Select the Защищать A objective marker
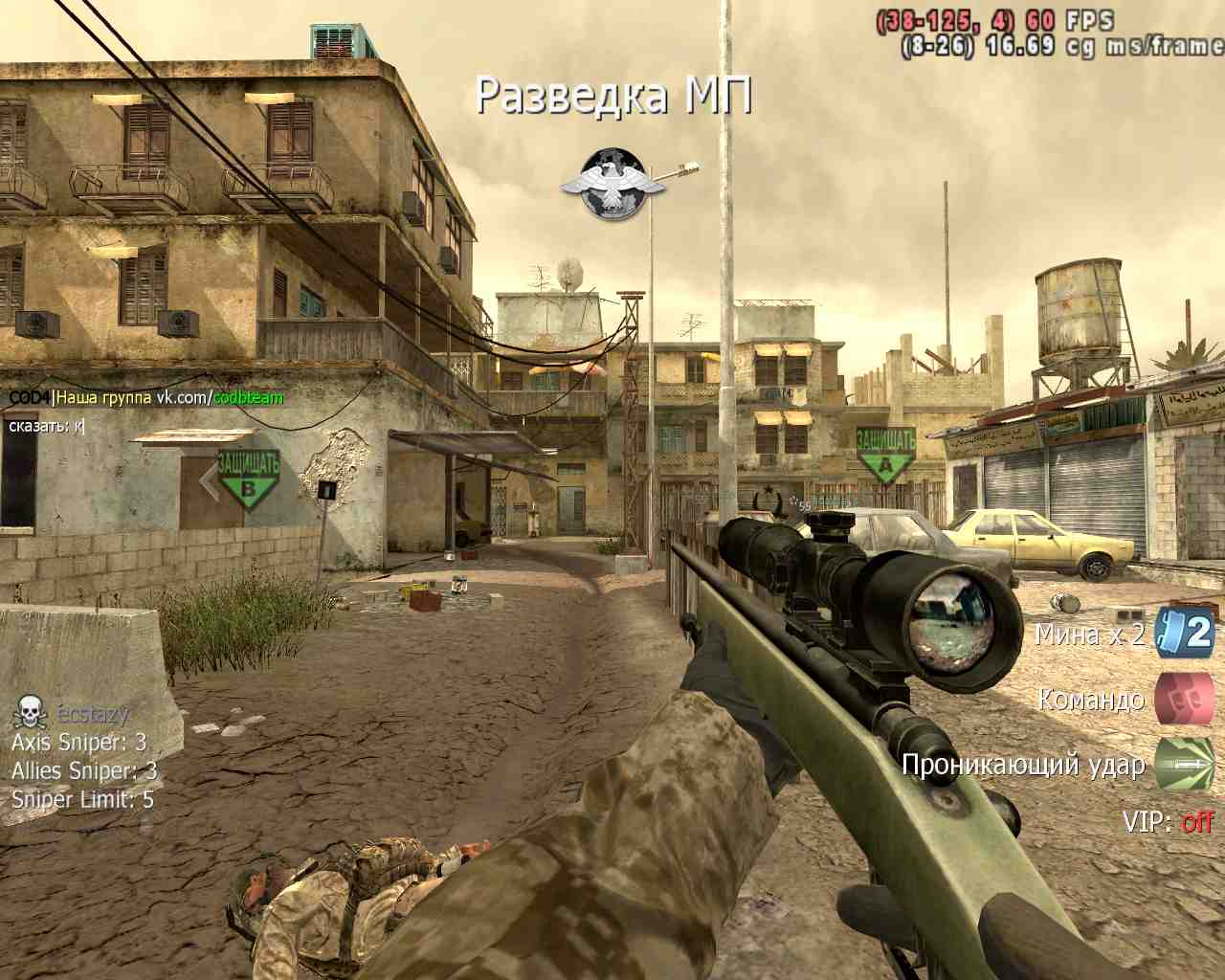The width and height of the screenshot is (1225, 980). tap(885, 456)
